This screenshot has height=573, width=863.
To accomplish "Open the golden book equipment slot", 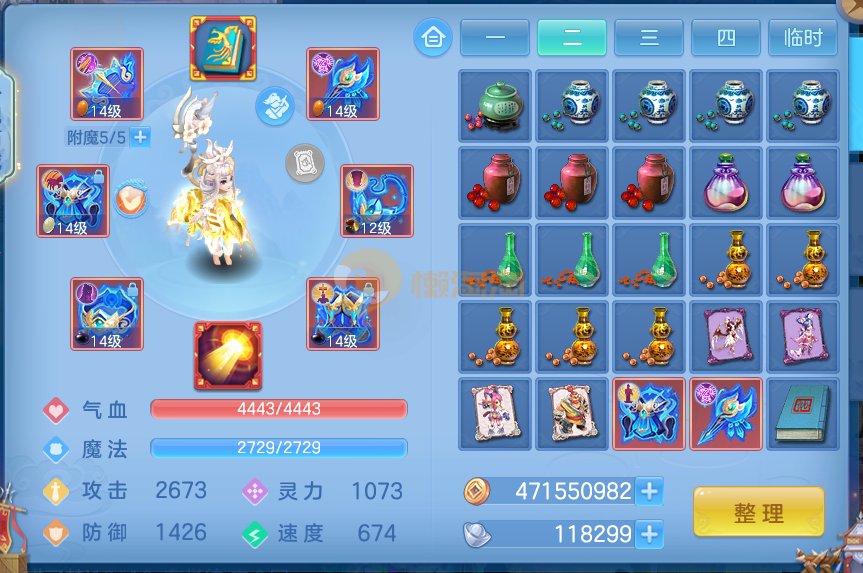I will click(223, 48).
